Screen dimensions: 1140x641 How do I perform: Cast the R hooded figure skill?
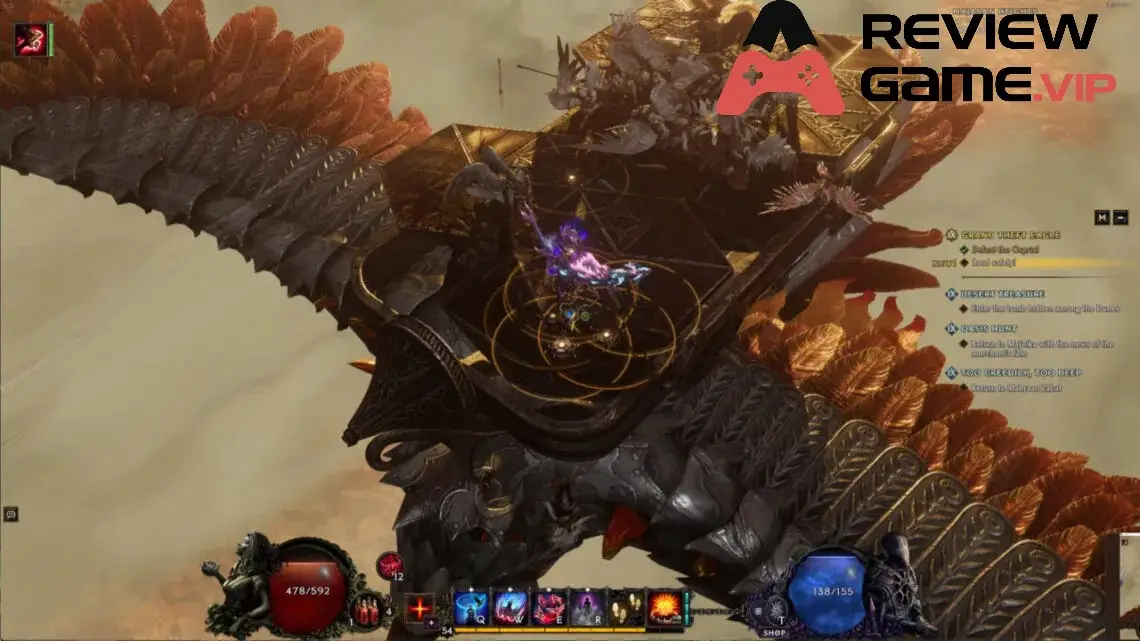(587, 606)
